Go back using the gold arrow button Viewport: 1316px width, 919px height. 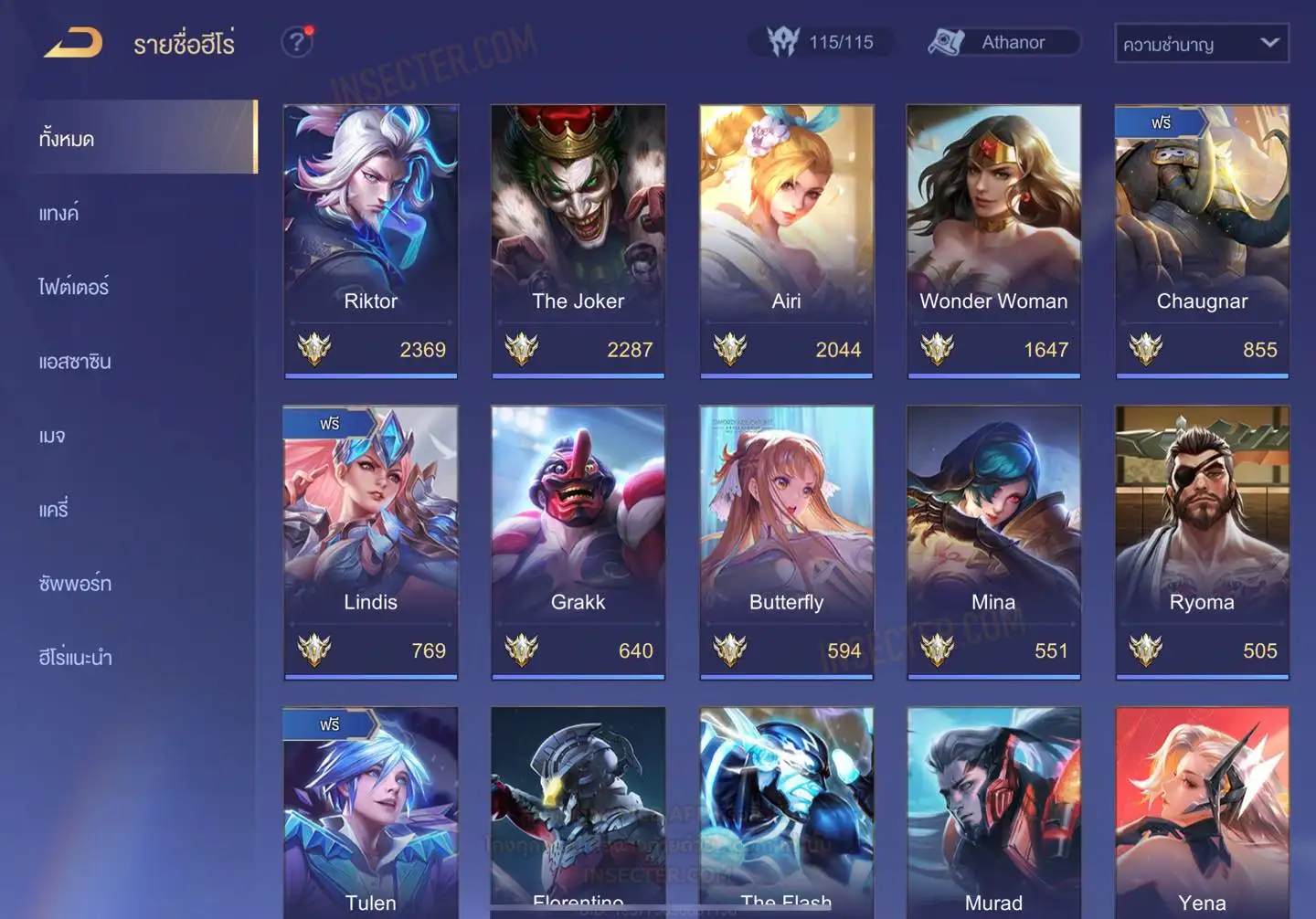73,43
